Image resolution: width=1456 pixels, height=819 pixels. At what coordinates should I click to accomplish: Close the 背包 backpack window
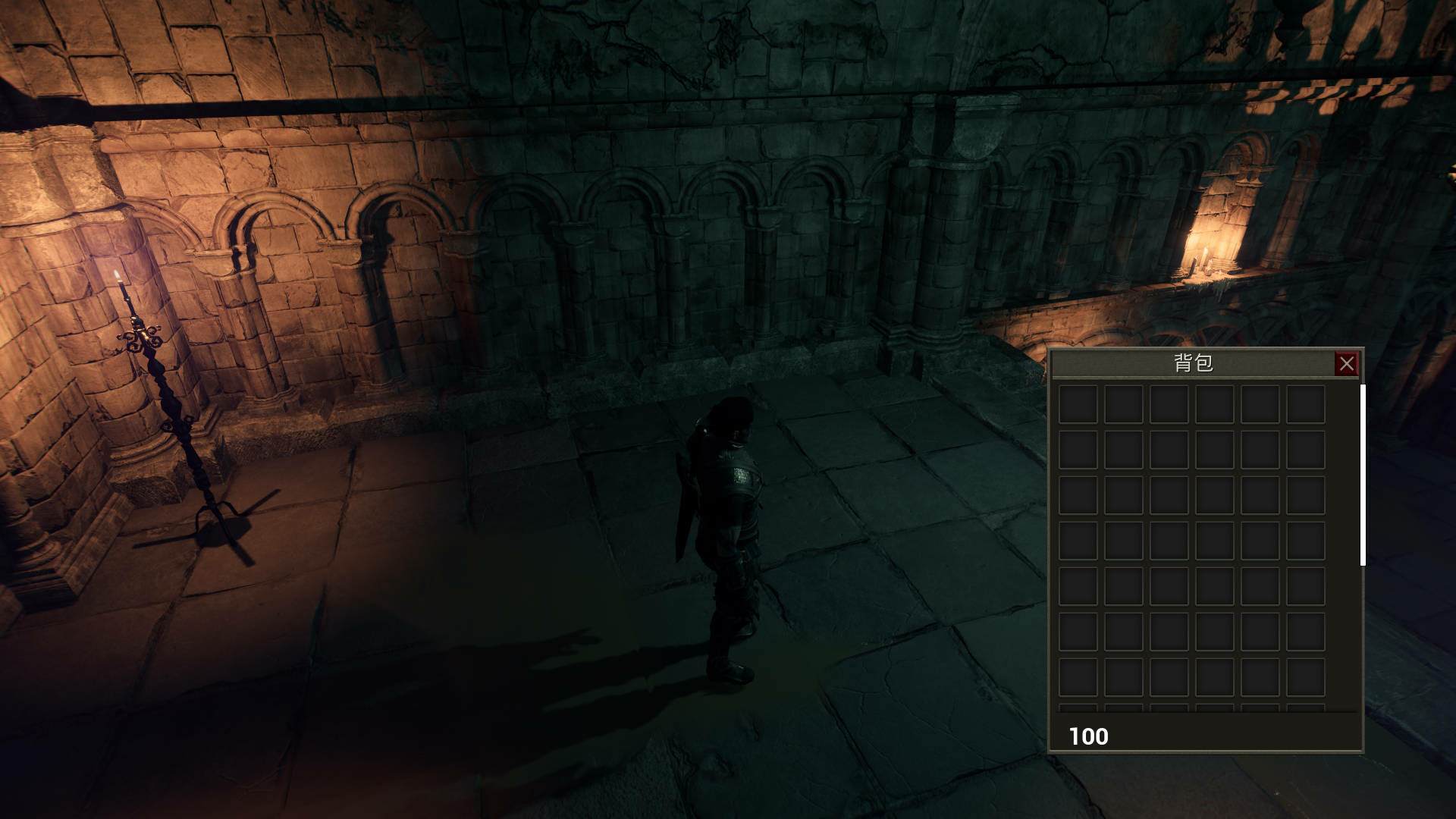(x=1347, y=363)
